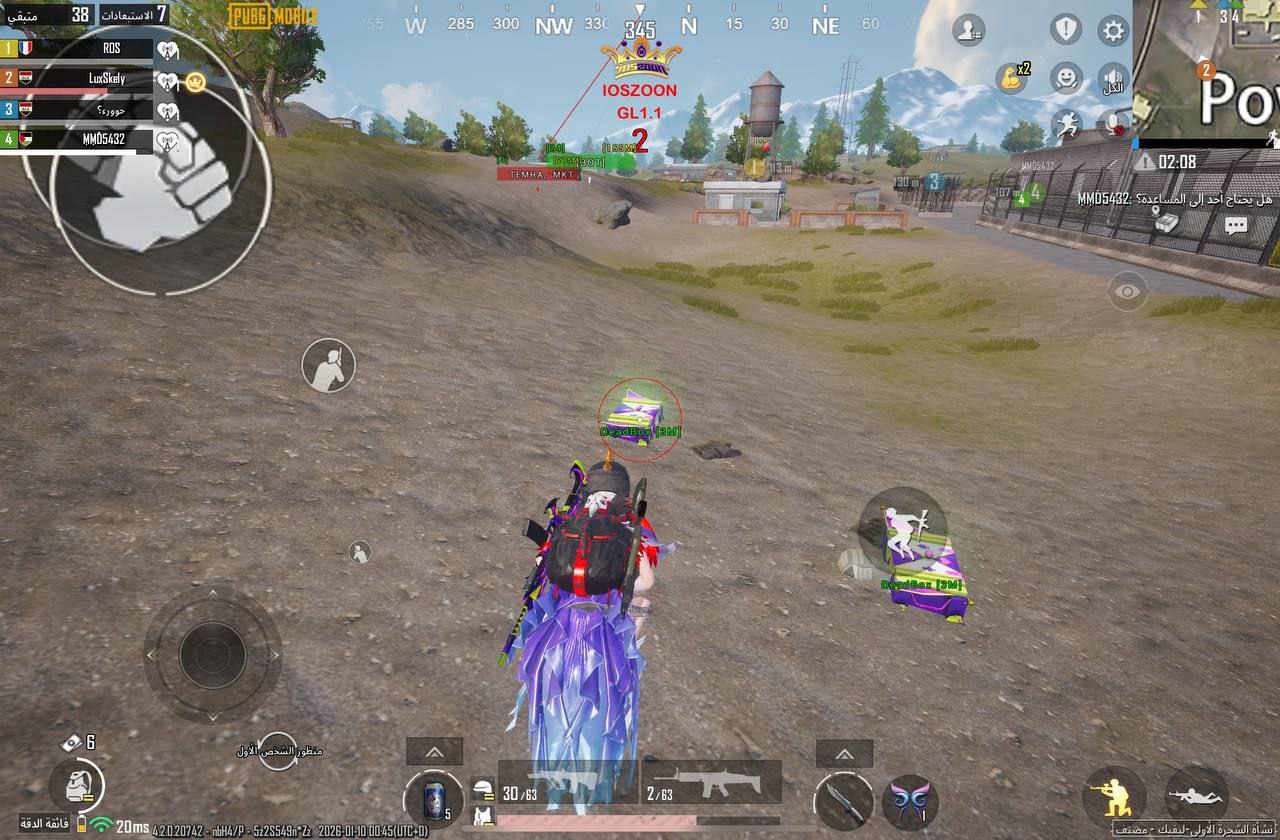Open the minimap
1280x840 pixels.
pyautogui.click(x=1207, y=68)
